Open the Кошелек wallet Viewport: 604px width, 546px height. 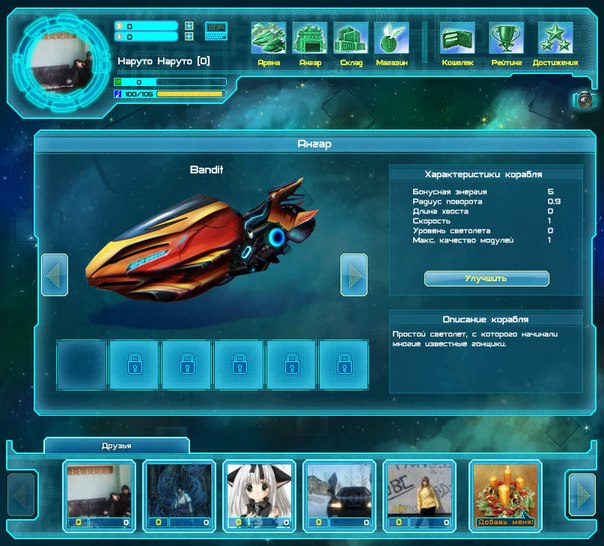(457, 43)
